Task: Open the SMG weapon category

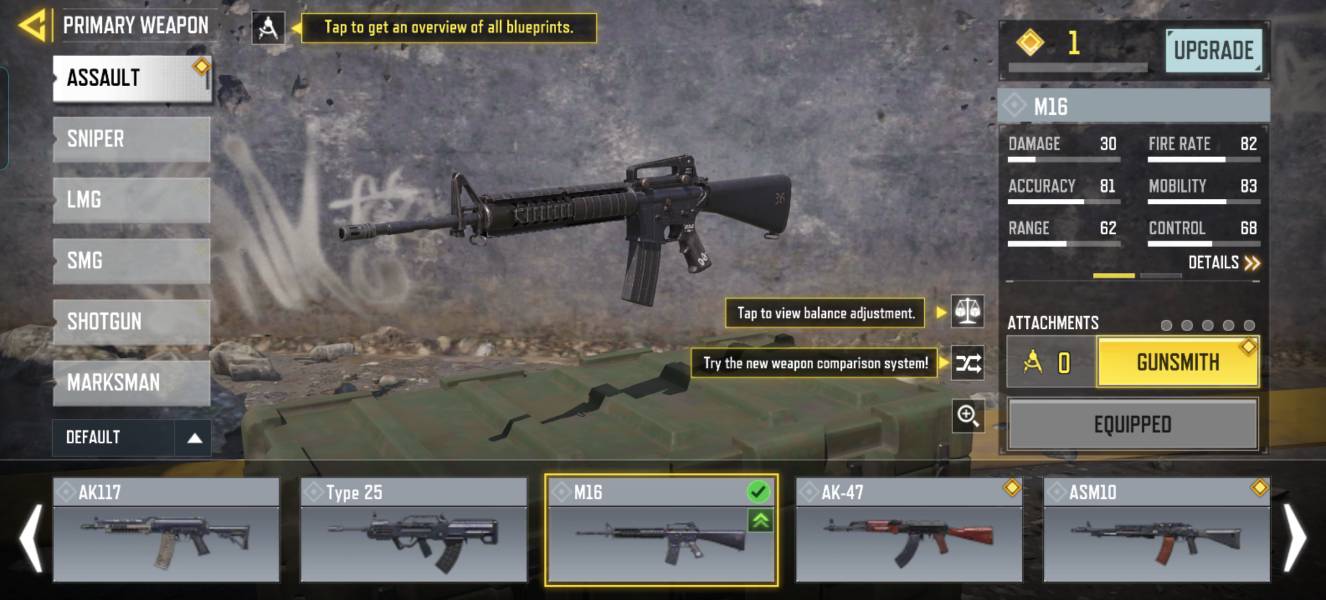Action: (x=131, y=261)
